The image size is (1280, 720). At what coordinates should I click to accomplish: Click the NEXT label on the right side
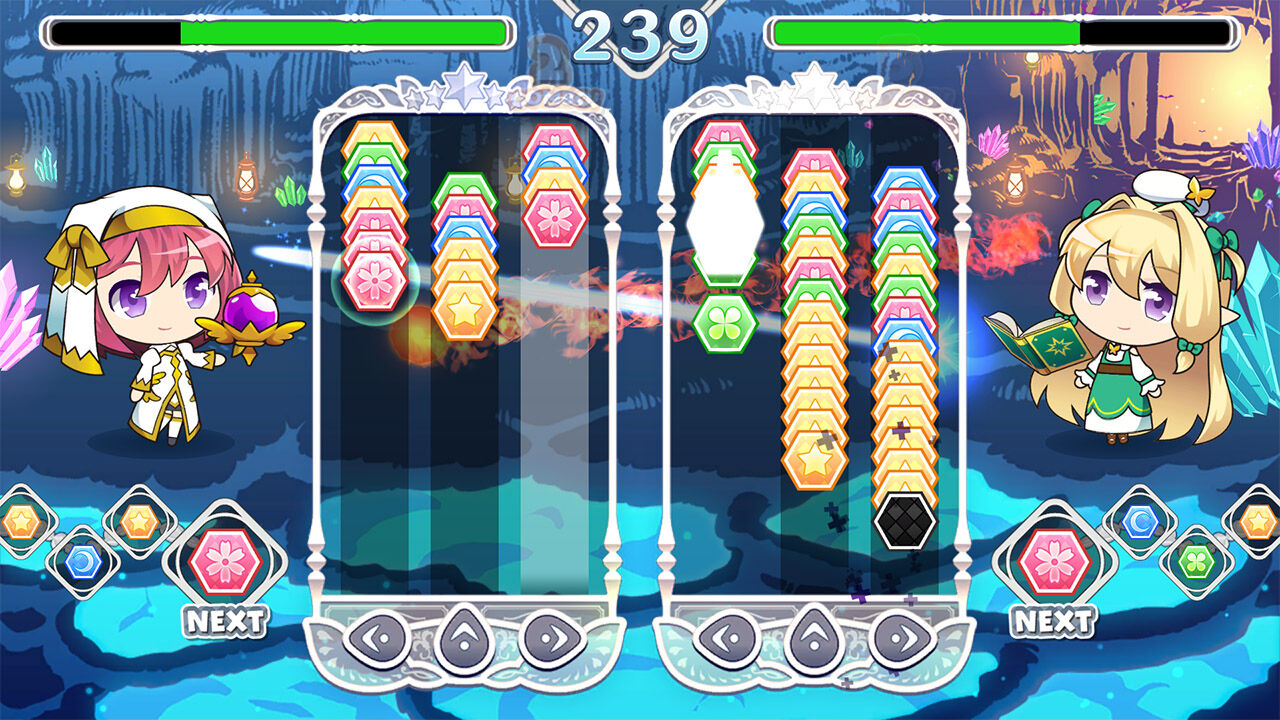click(1054, 619)
